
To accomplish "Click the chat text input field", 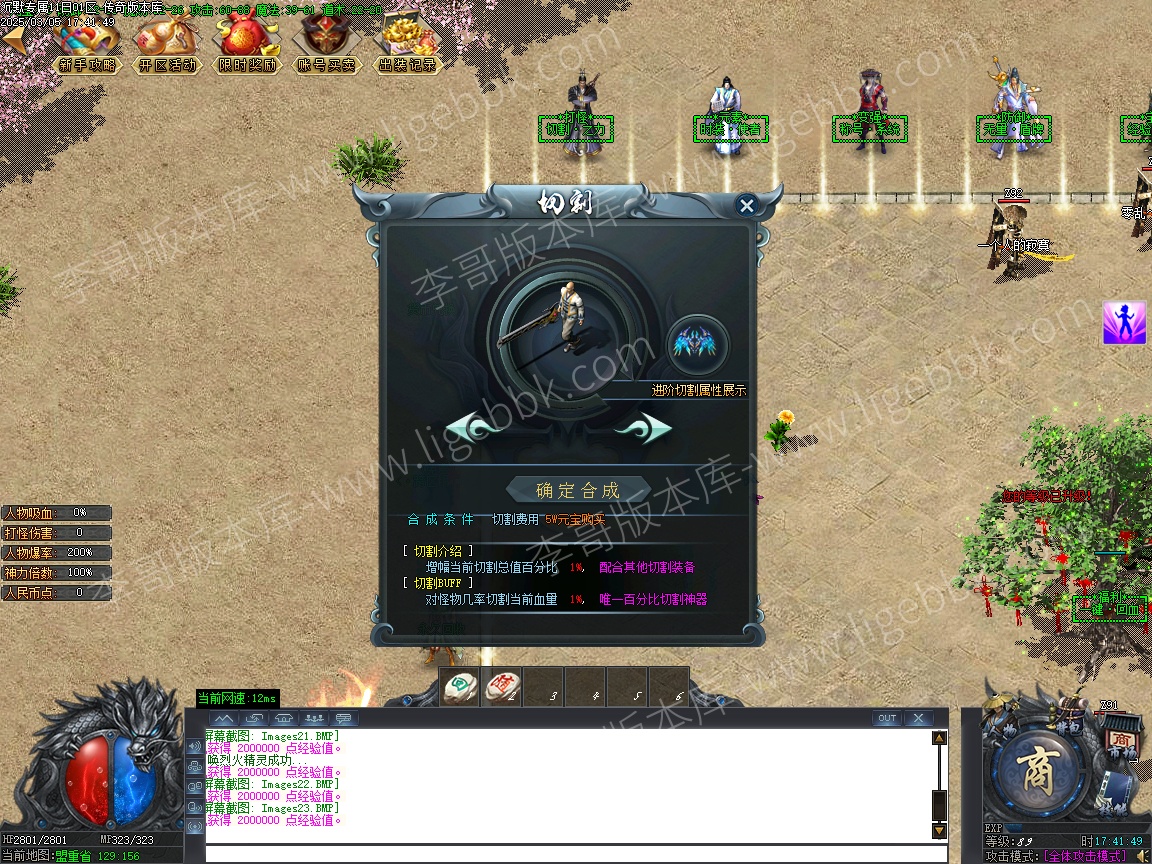I will [x=575, y=854].
